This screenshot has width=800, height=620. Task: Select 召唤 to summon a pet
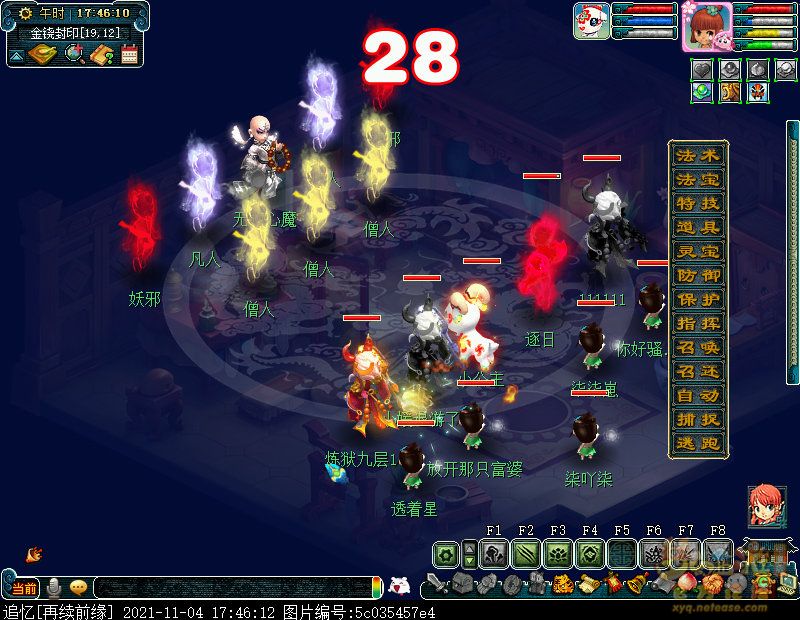[x=697, y=348]
